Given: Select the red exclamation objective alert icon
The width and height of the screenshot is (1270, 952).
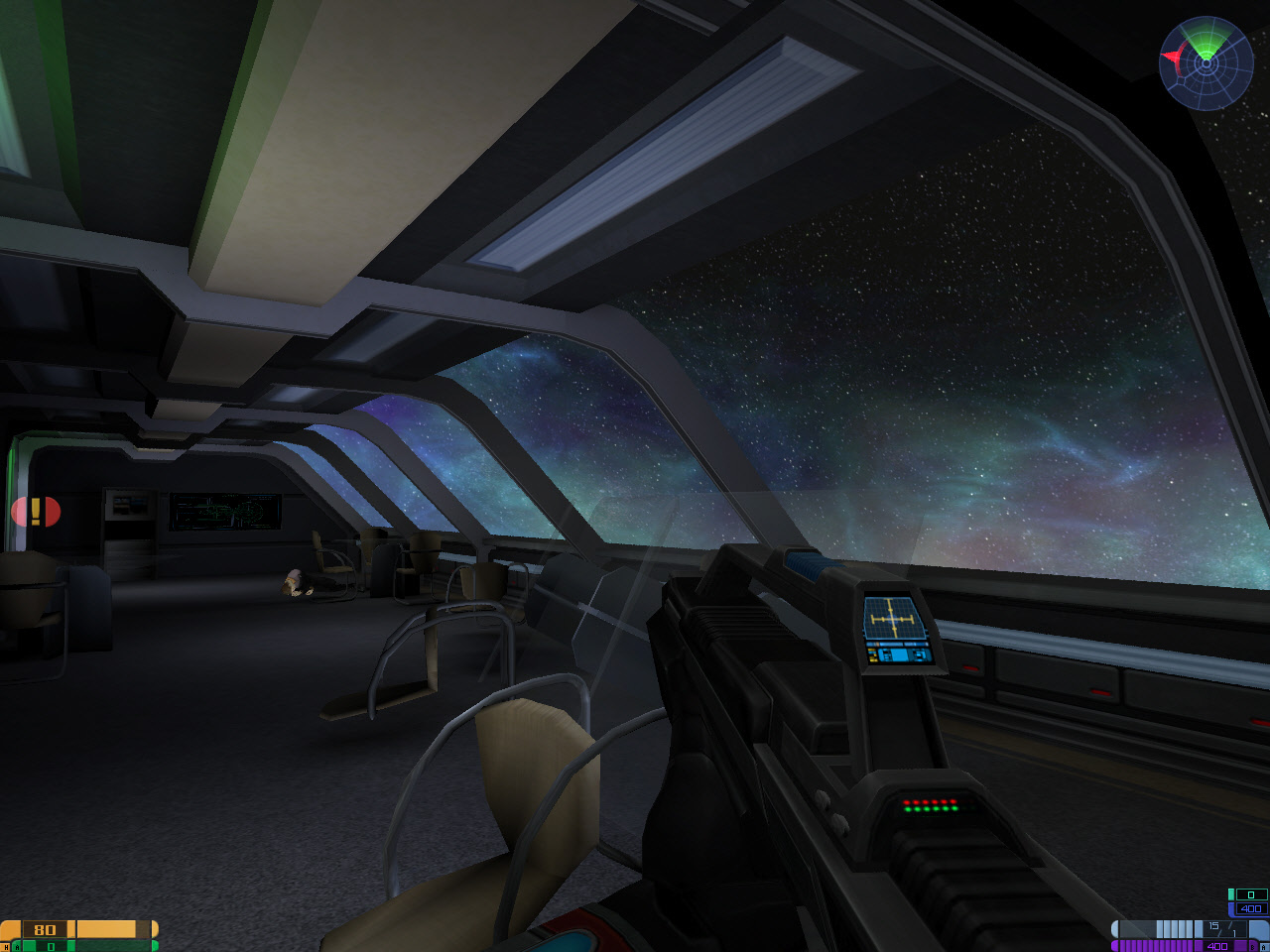Looking at the screenshot, I should pyautogui.click(x=36, y=512).
